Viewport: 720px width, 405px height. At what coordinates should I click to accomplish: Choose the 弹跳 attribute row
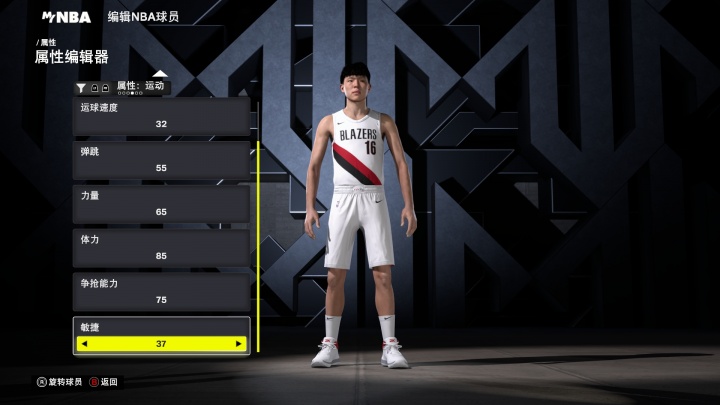click(161, 160)
